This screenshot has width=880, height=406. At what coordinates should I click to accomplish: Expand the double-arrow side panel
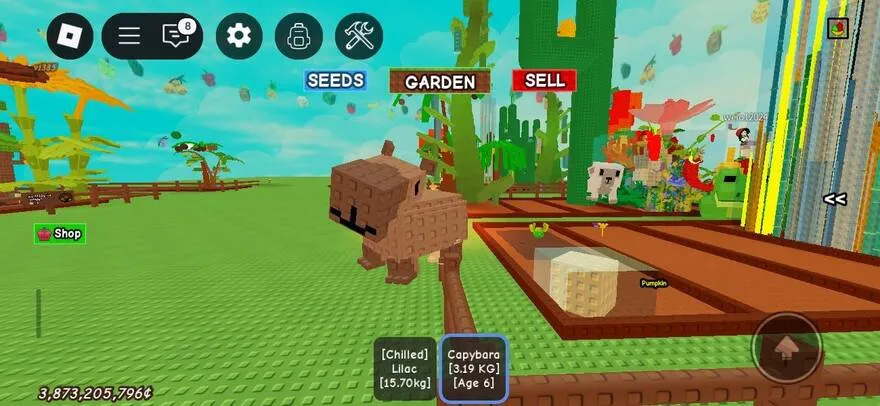(x=834, y=199)
